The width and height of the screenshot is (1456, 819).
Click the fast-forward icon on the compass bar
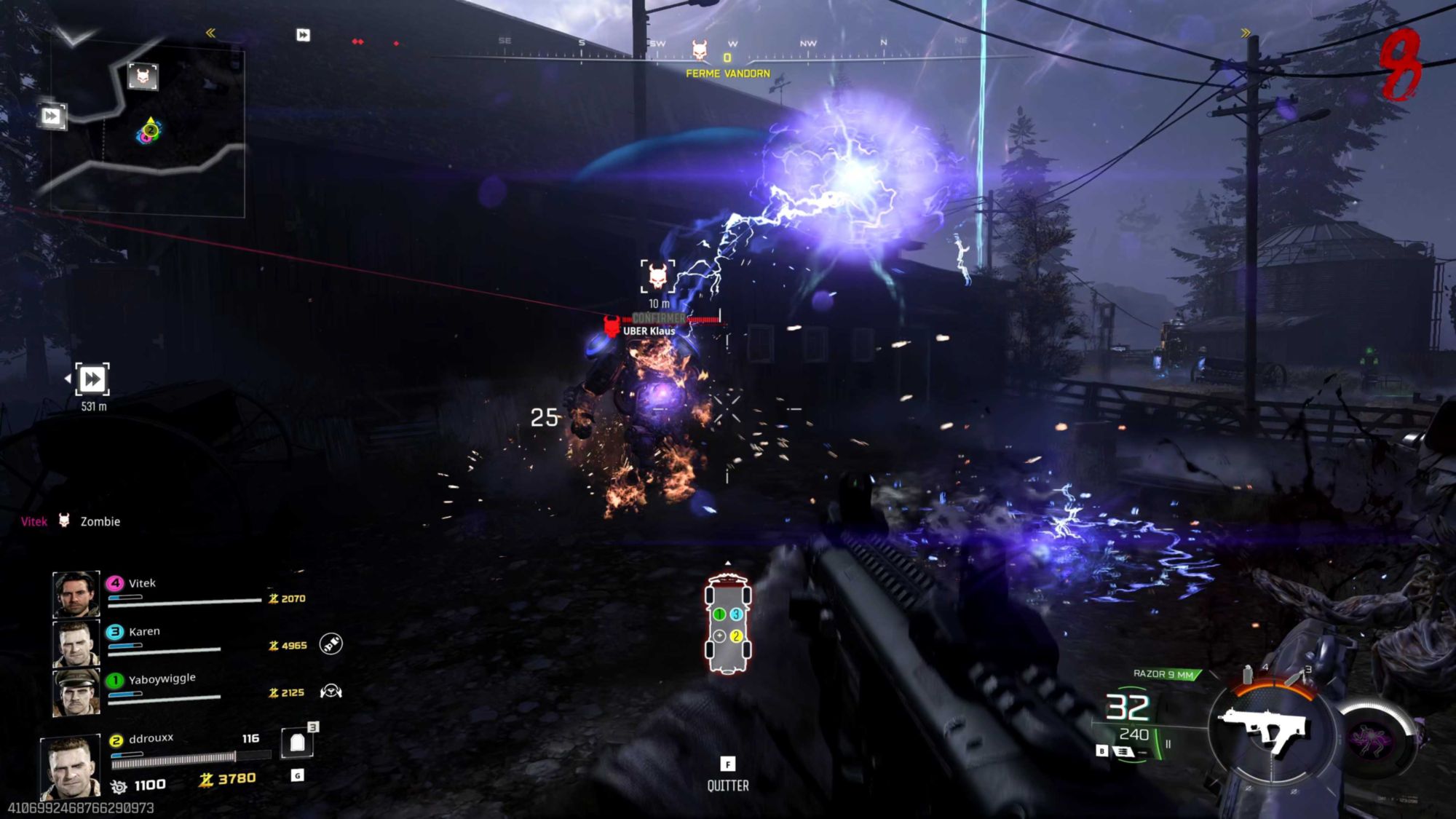[x=303, y=35]
